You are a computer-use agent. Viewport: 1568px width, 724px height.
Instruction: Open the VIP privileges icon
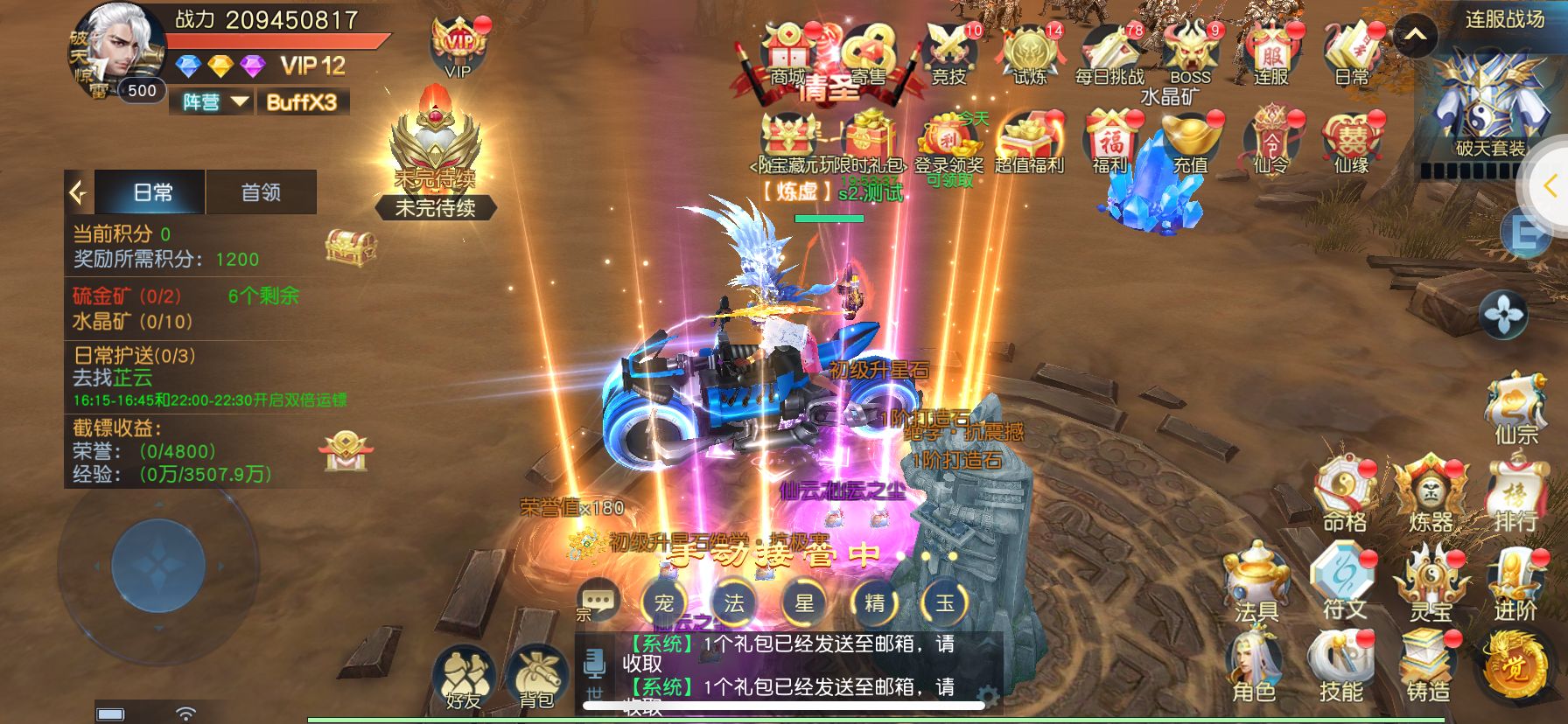tap(458, 47)
